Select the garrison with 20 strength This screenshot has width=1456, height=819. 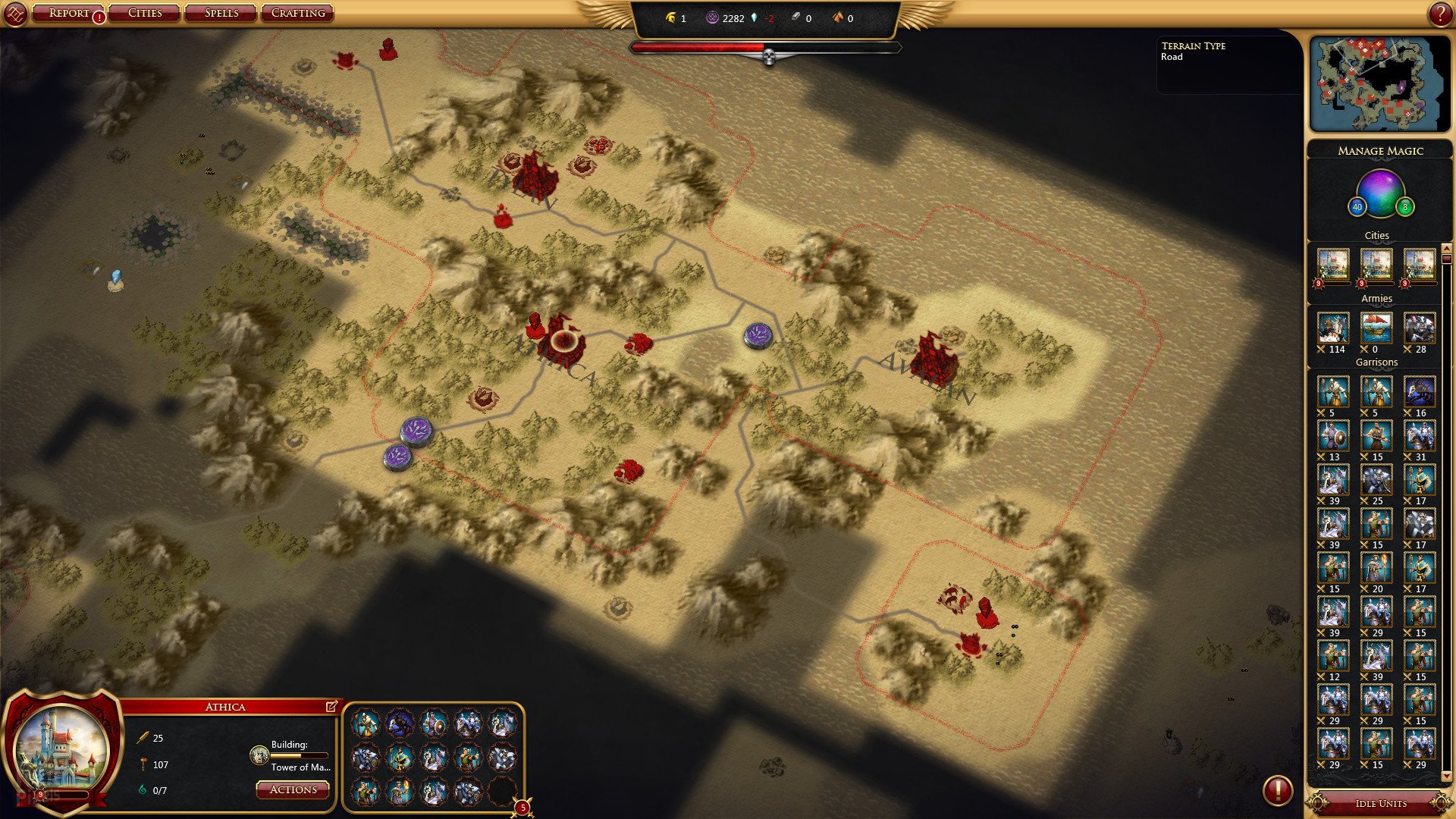pos(1376,569)
